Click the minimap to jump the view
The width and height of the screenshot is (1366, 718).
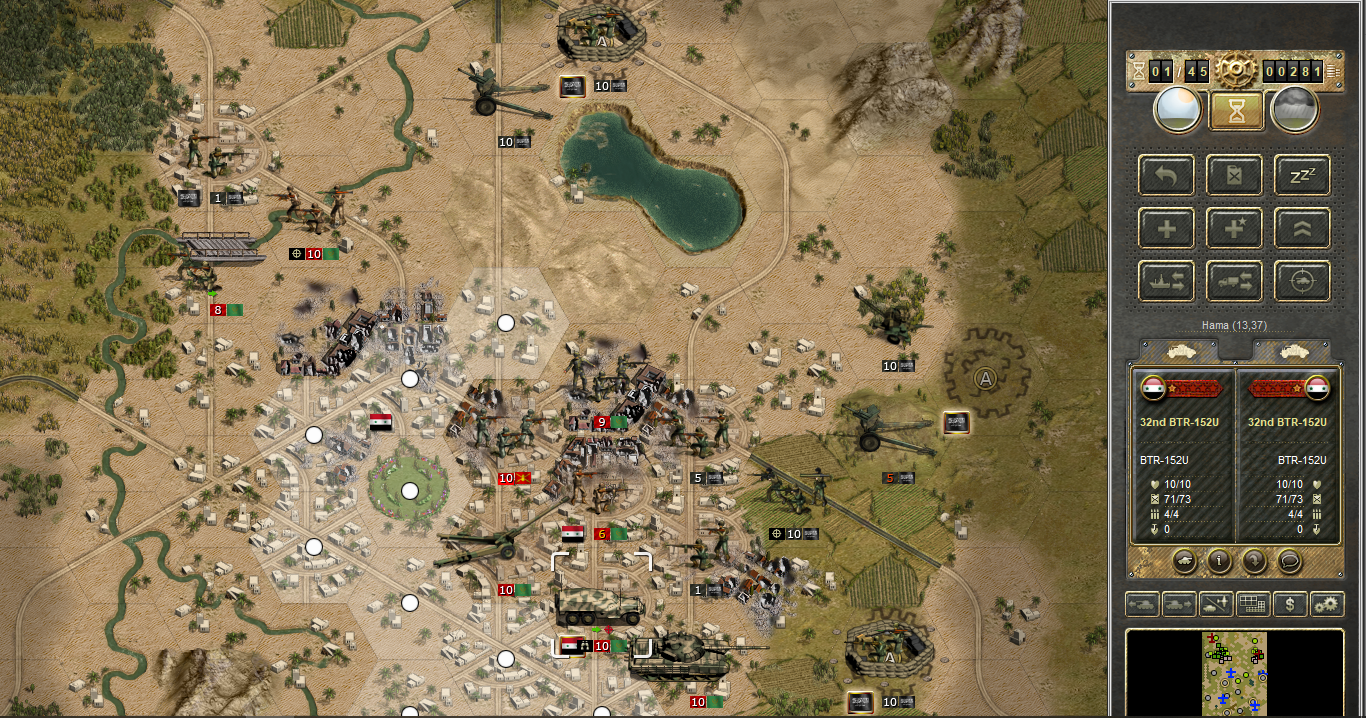(1235, 672)
